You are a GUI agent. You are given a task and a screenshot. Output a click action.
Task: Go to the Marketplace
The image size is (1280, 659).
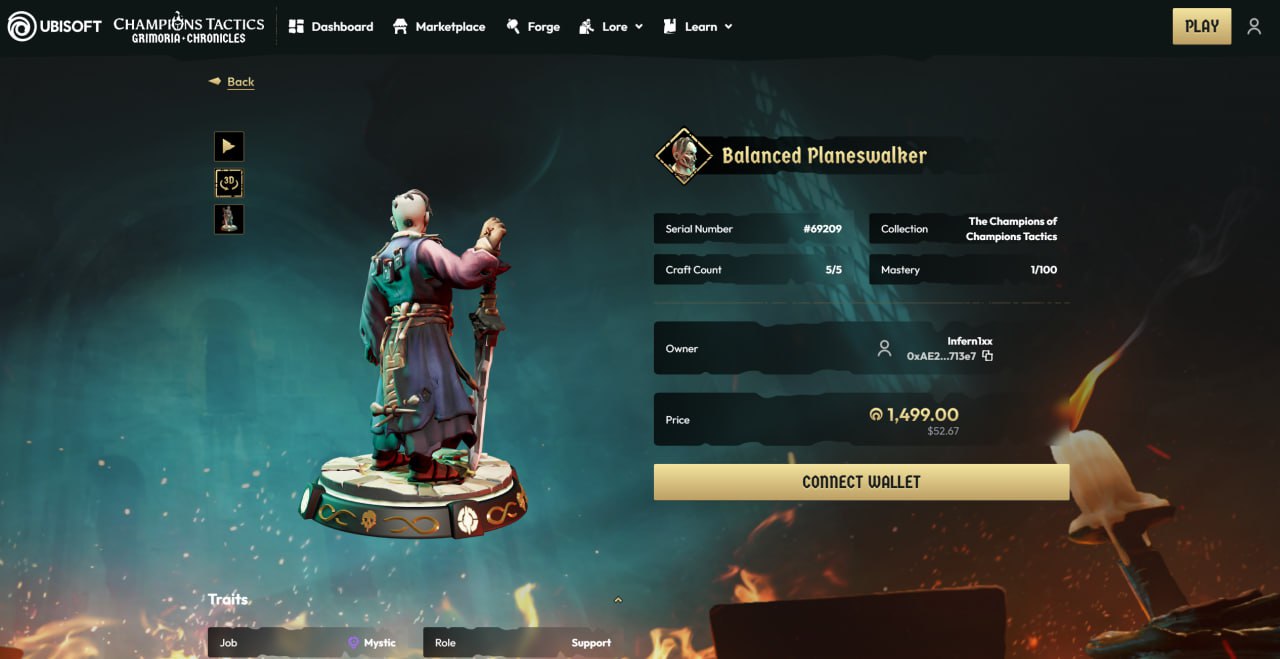[438, 27]
